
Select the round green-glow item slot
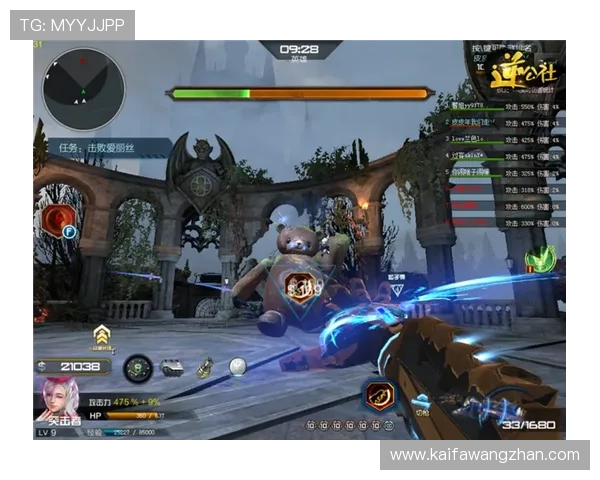(x=137, y=368)
